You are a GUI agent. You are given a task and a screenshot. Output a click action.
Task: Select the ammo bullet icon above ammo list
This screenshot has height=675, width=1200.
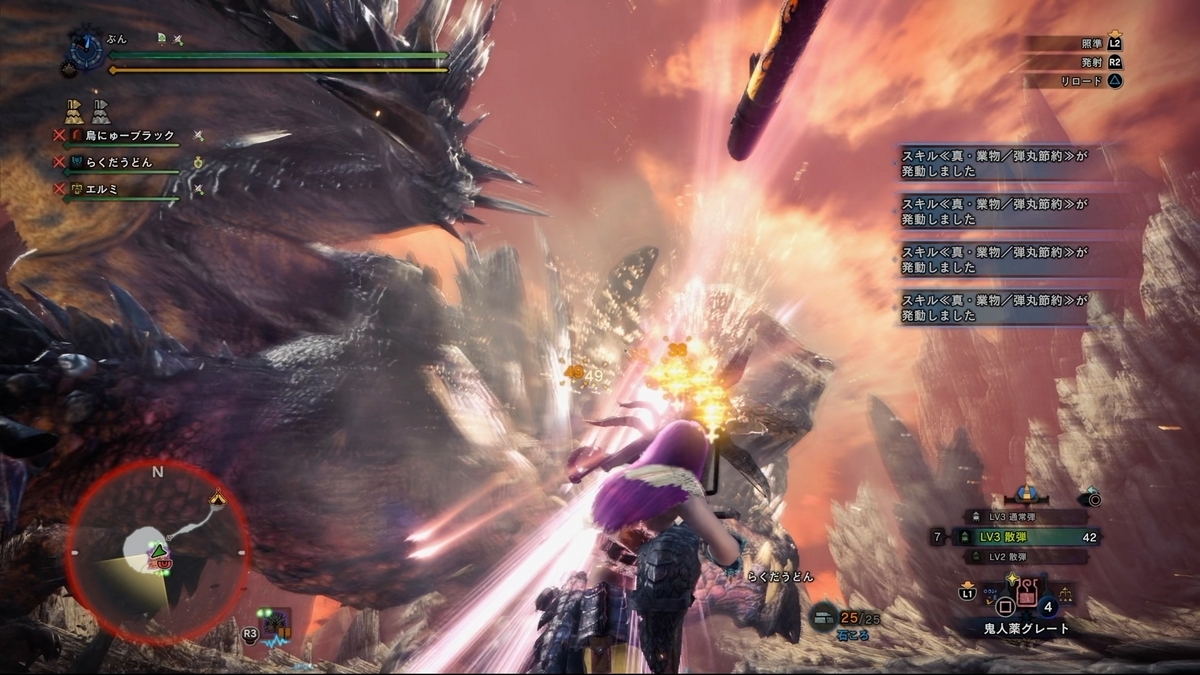click(1025, 495)
